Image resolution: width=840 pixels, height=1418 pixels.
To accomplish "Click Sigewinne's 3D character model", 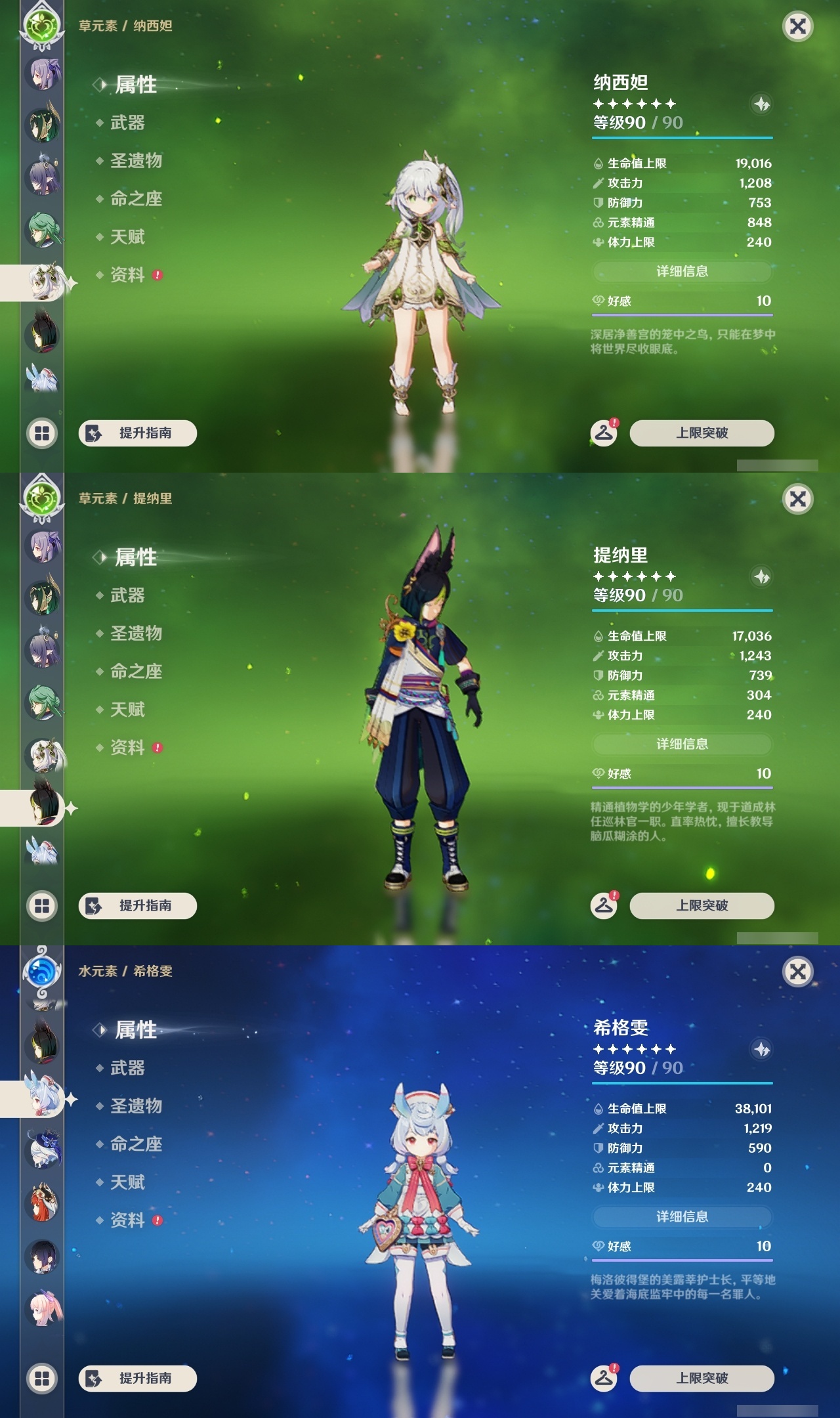I will (422, 1201).
